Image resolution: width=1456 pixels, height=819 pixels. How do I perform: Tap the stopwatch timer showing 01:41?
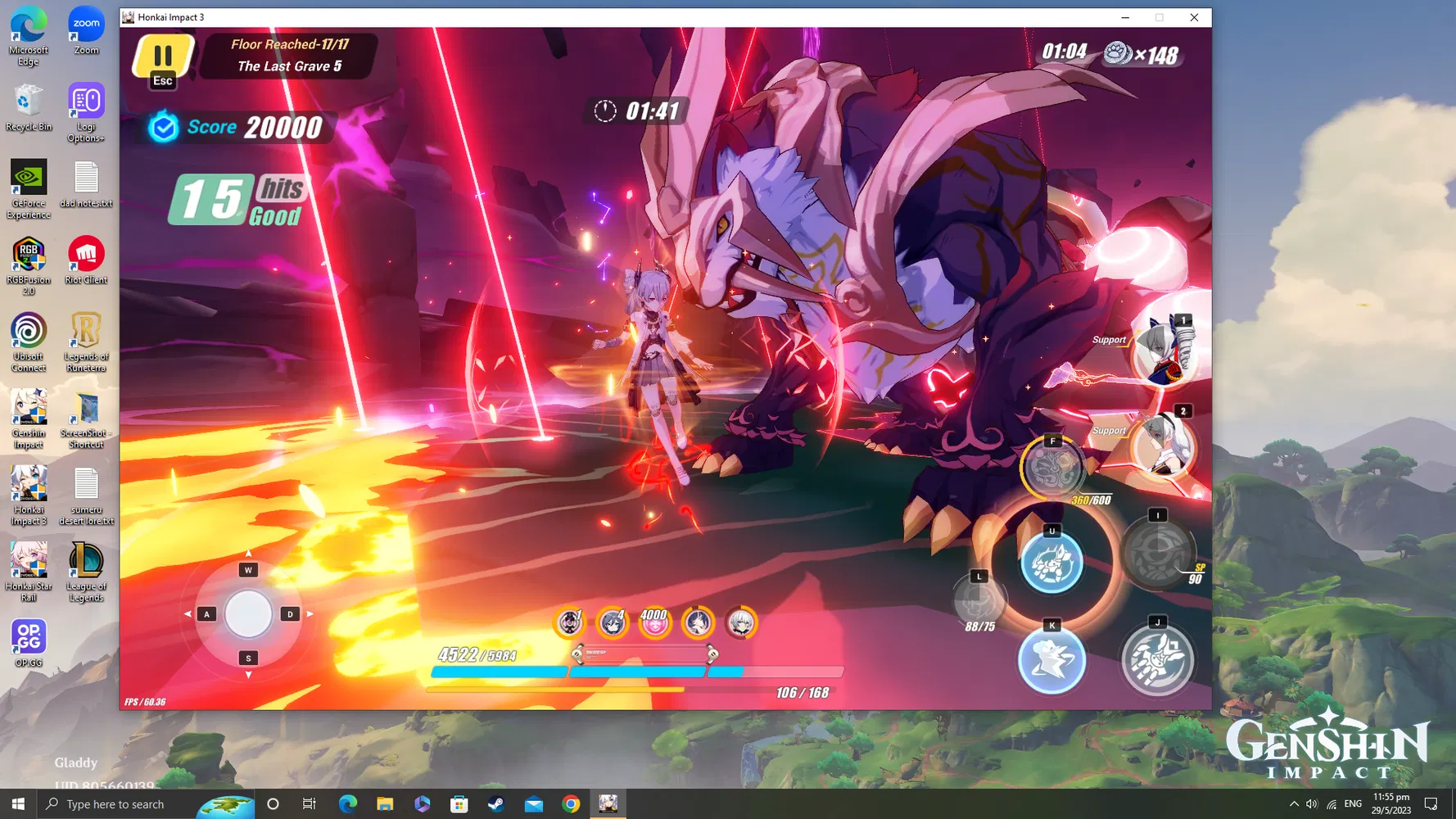pyautogui.click(x=637, y=111)
